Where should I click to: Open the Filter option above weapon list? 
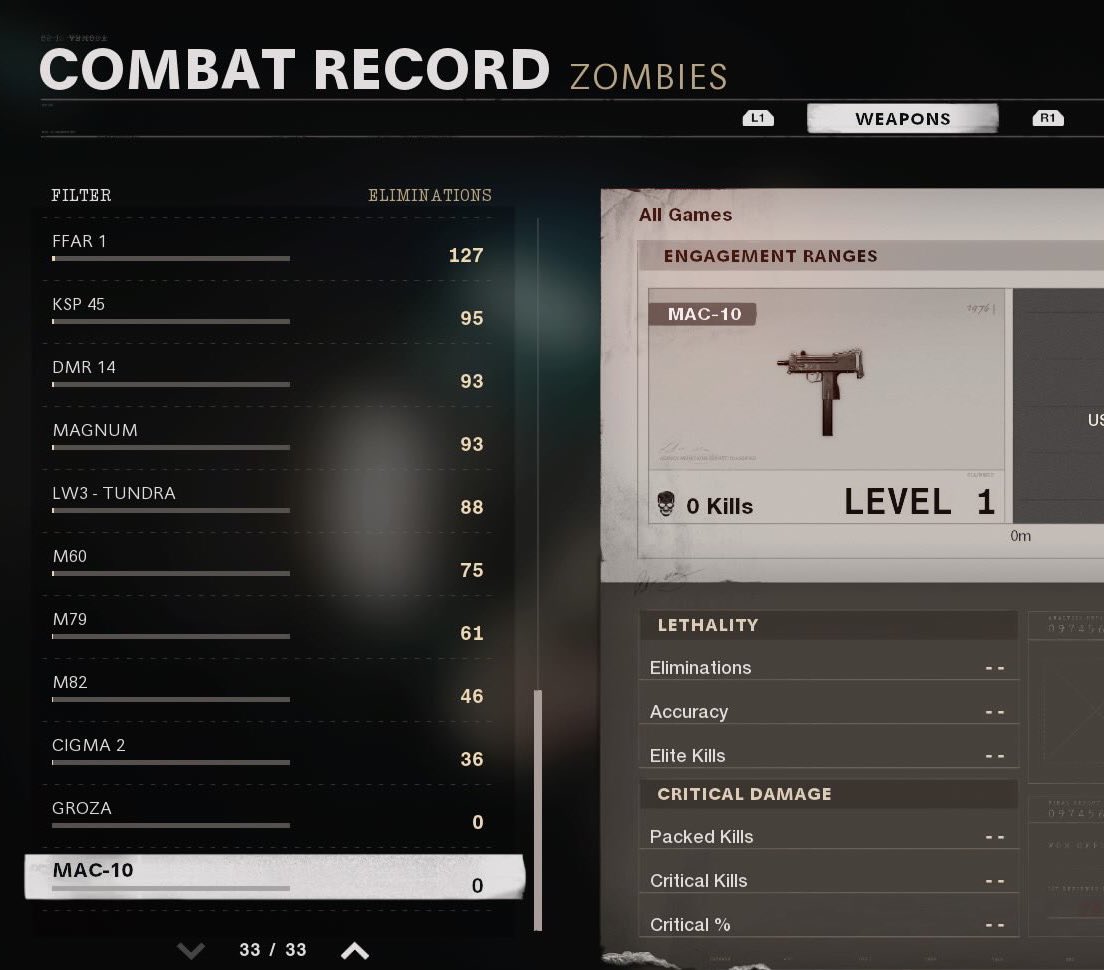[81, 195]
